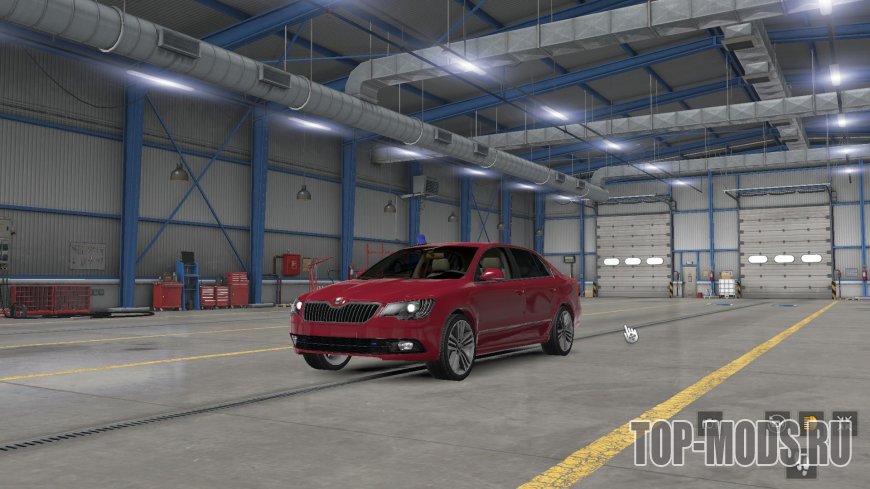Toggle the orange headlights icon
Screen dimensions: 870x489
click(809, 422)
